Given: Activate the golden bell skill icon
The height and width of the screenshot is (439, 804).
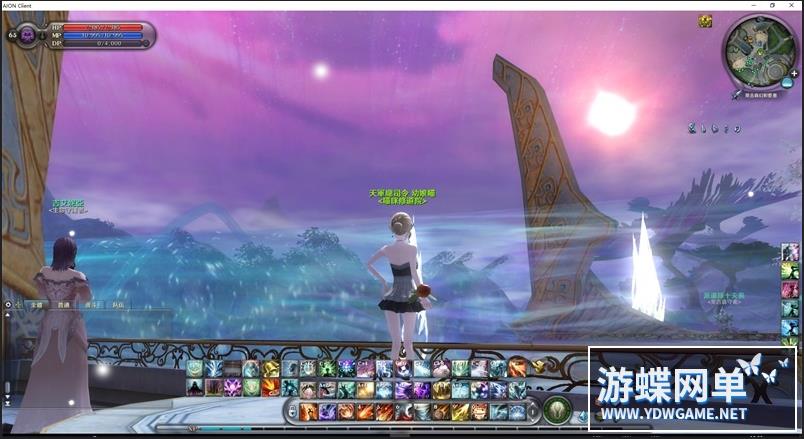Looking at the screenshot, I should coord(270,369).
